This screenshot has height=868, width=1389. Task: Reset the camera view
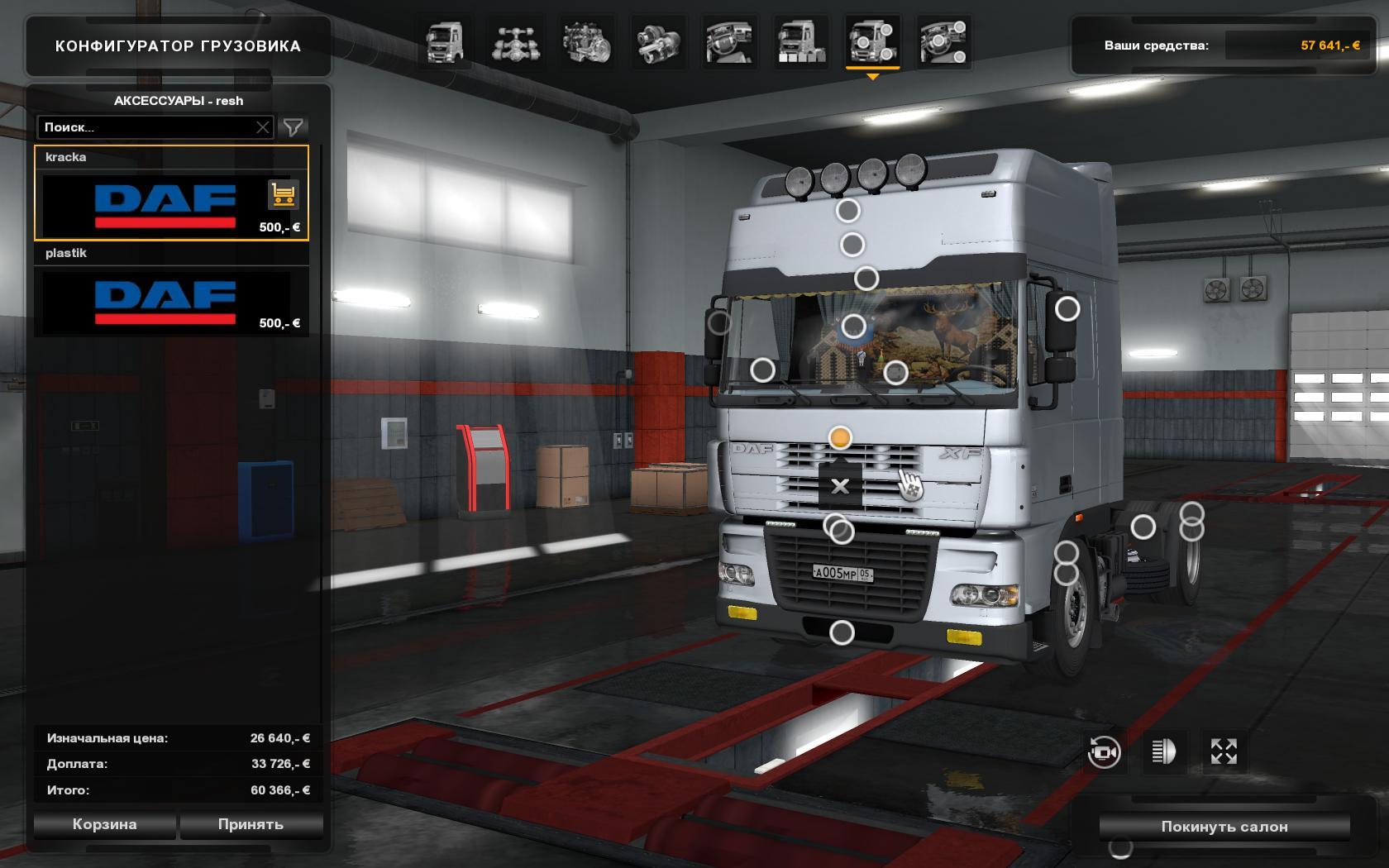pos(1104,752)
